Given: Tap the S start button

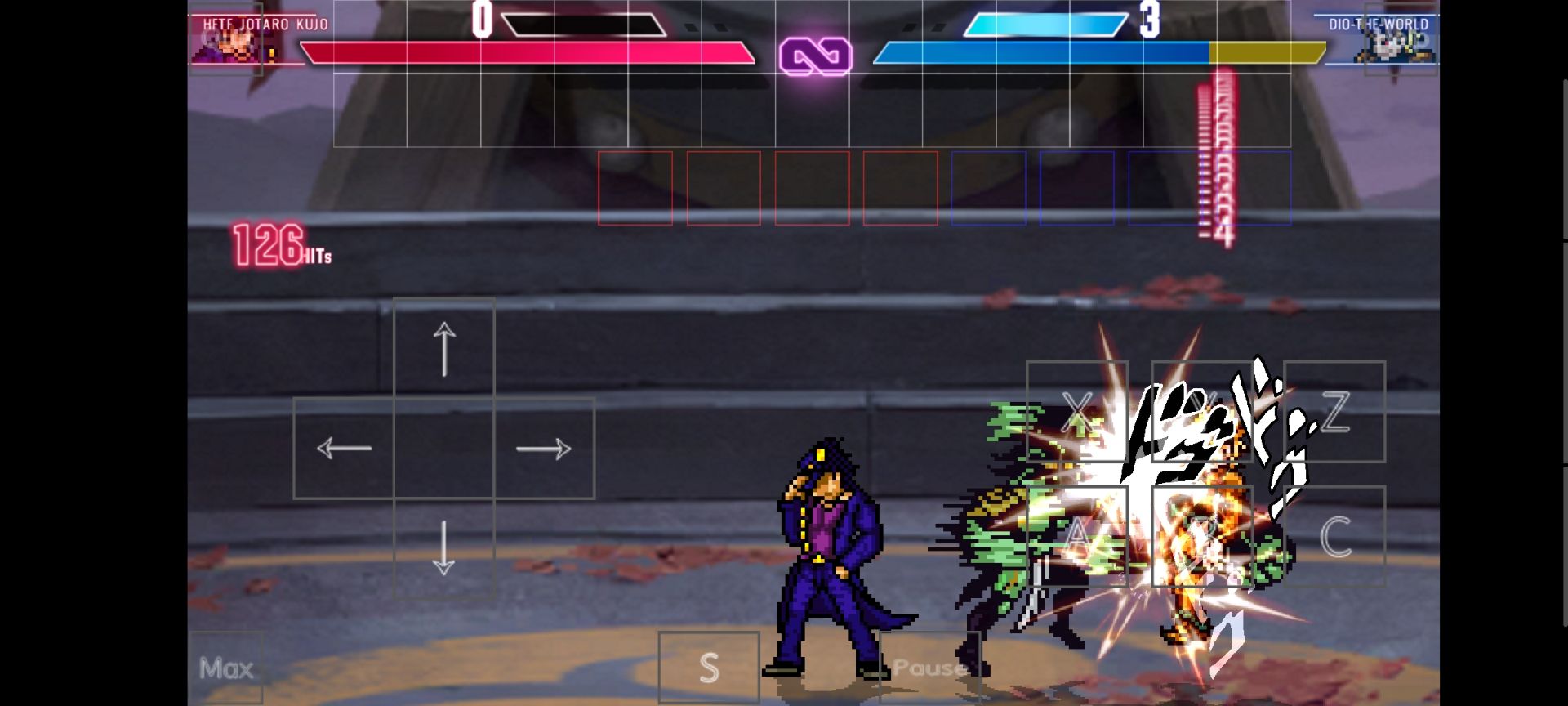Looking at the screenshot, I should coord(709,668).
